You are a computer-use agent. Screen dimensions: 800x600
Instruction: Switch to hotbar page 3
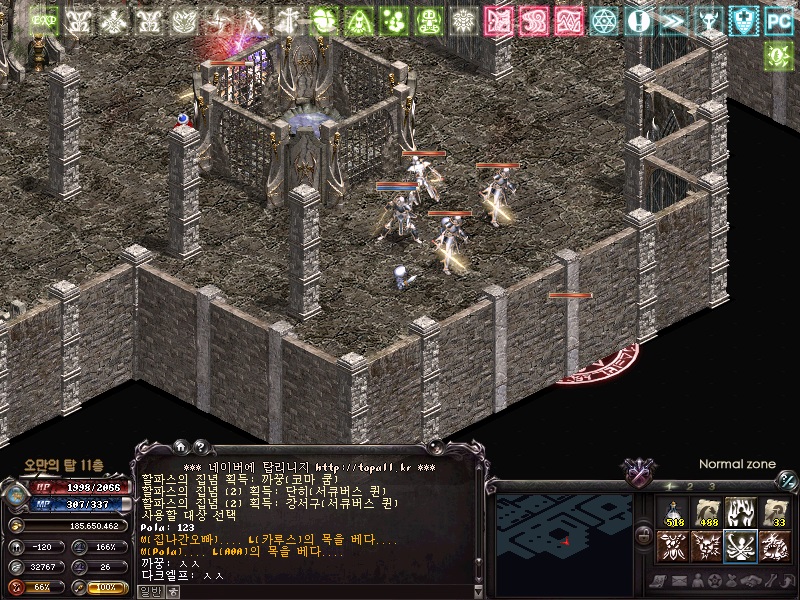[x=711, y=487]
